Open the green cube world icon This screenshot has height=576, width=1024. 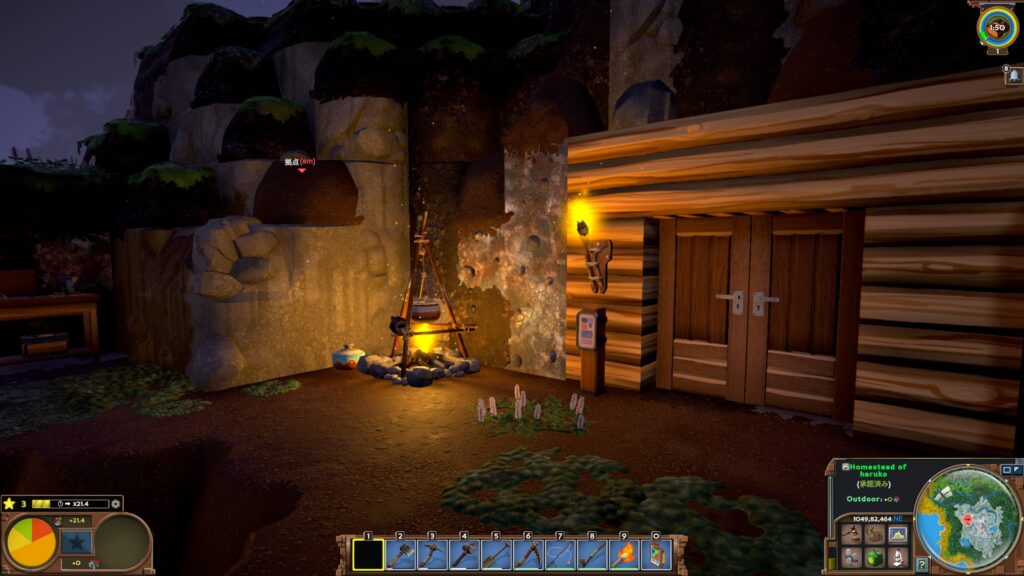874,557
